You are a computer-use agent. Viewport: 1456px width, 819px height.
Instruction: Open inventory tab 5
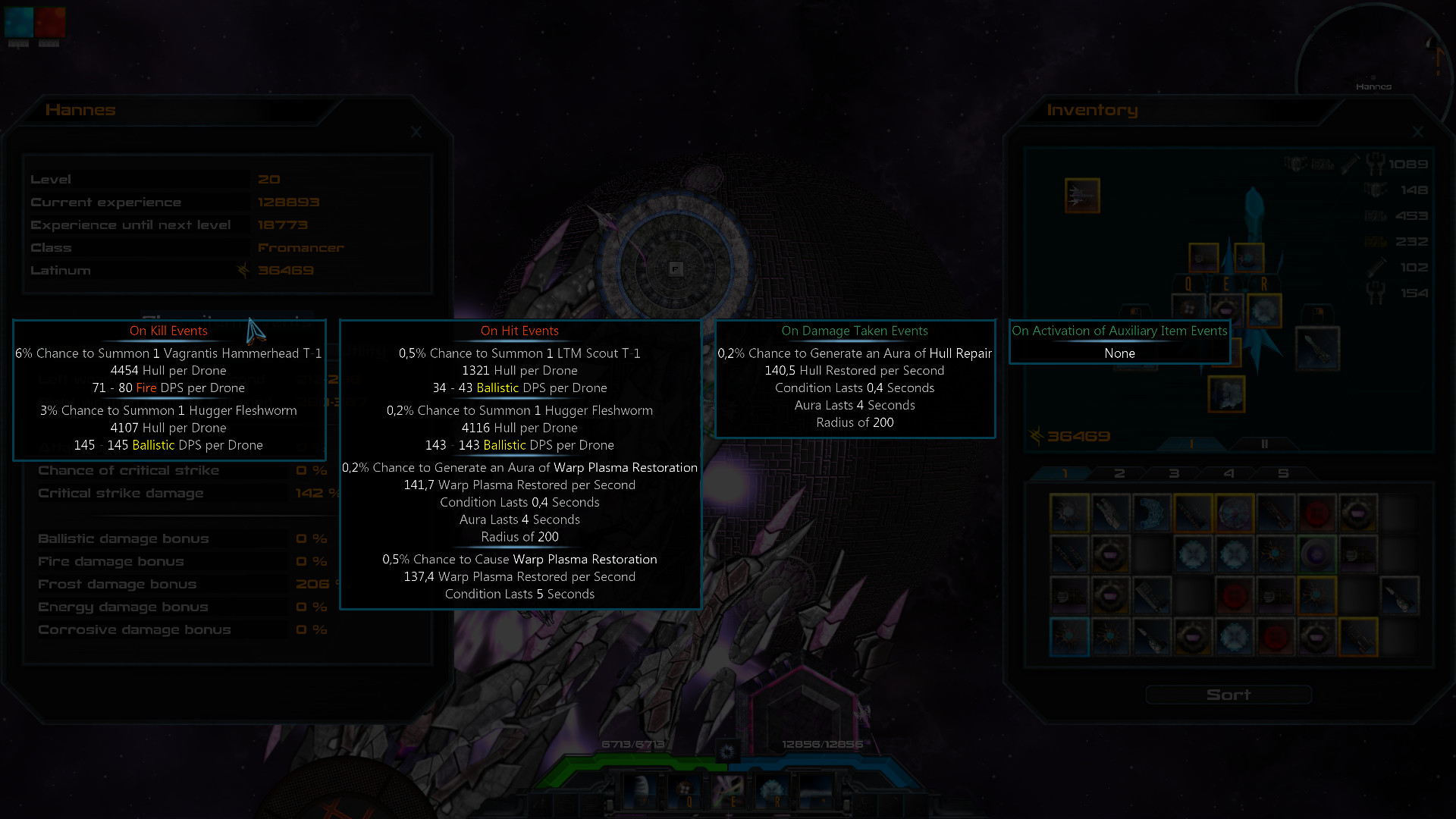click(x=1284, y=472)
